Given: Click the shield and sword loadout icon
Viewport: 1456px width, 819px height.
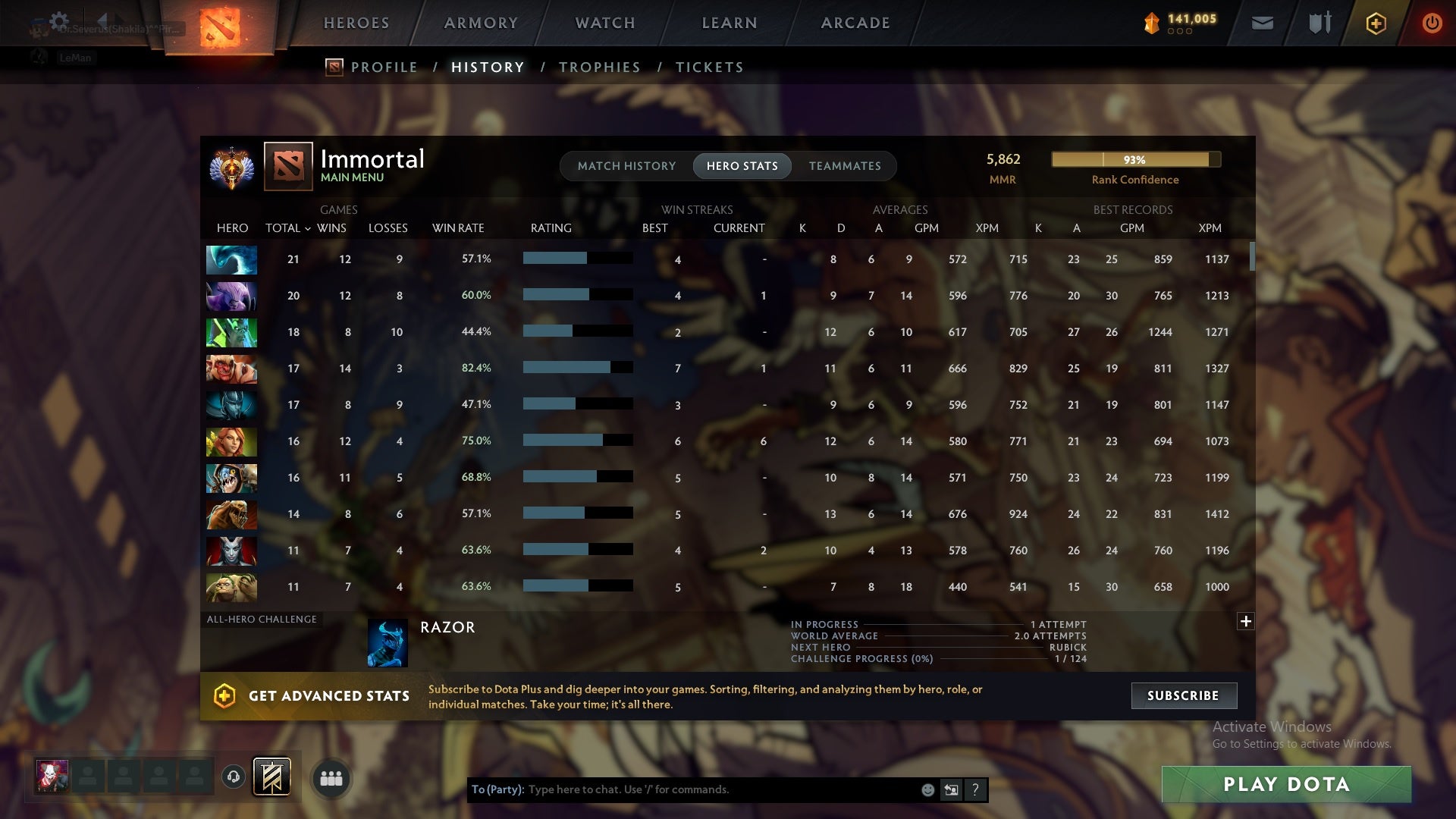Looking at the screenshot, I should coord(1319,23).
